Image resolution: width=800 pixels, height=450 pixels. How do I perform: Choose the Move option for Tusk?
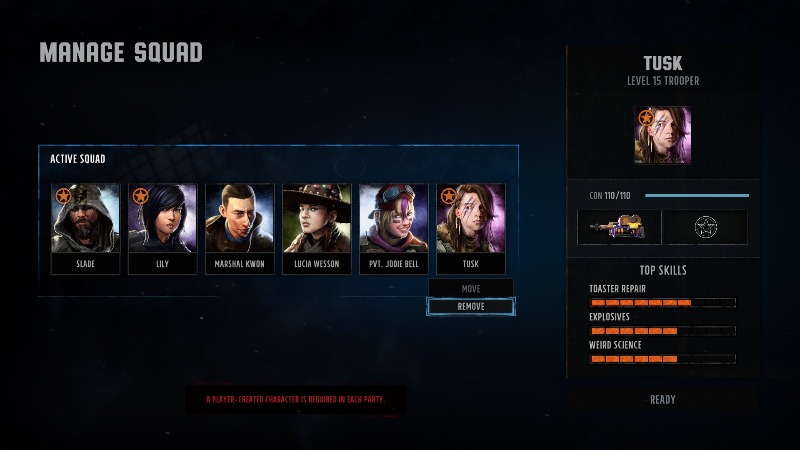point(471,288)
